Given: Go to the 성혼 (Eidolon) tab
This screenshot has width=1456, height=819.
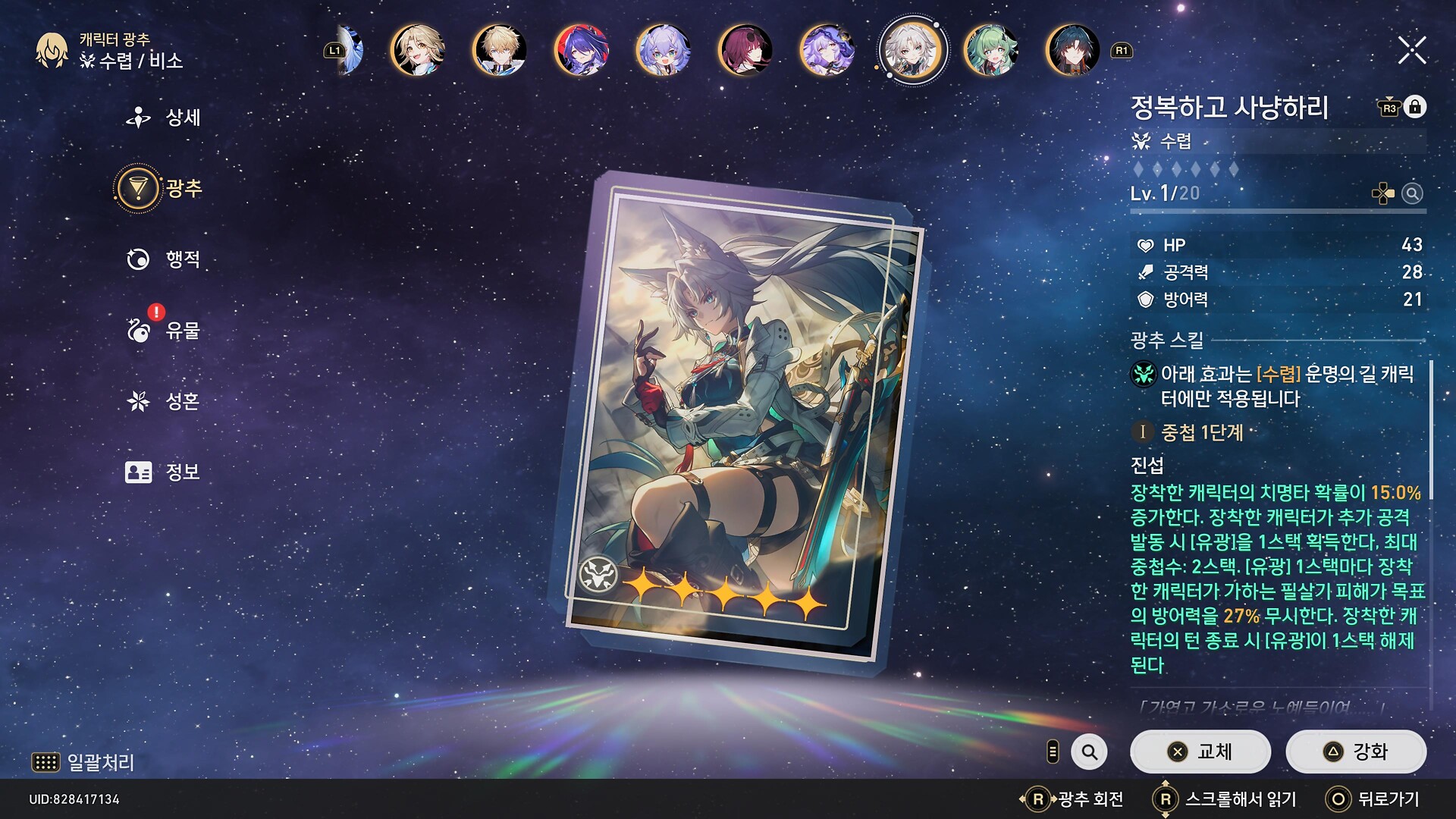Looking at the screenshot, I should [165, 401].
